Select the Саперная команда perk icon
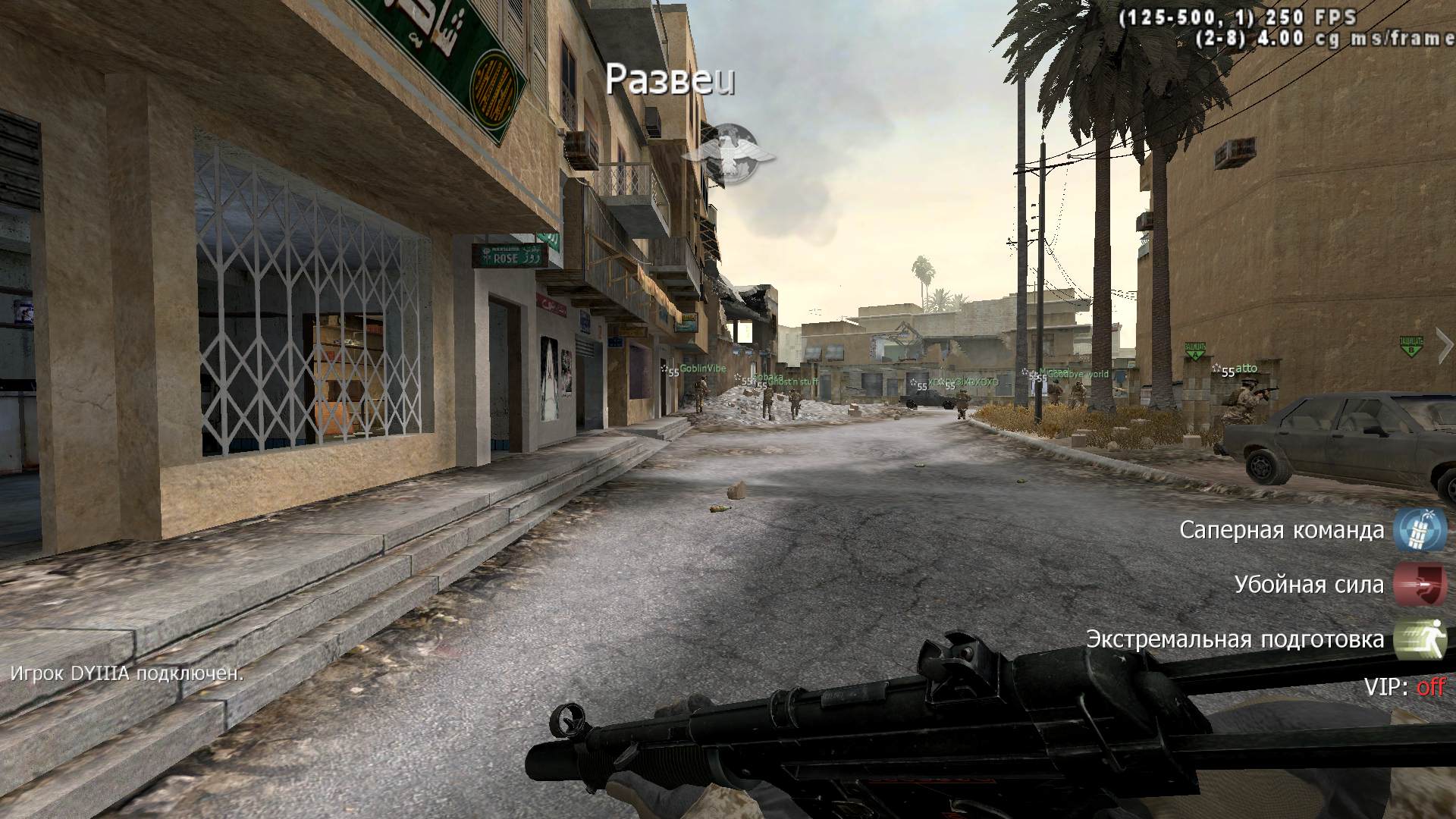Image resolution: width=1456 pixels, height=819 pixels. [1420, 530]
